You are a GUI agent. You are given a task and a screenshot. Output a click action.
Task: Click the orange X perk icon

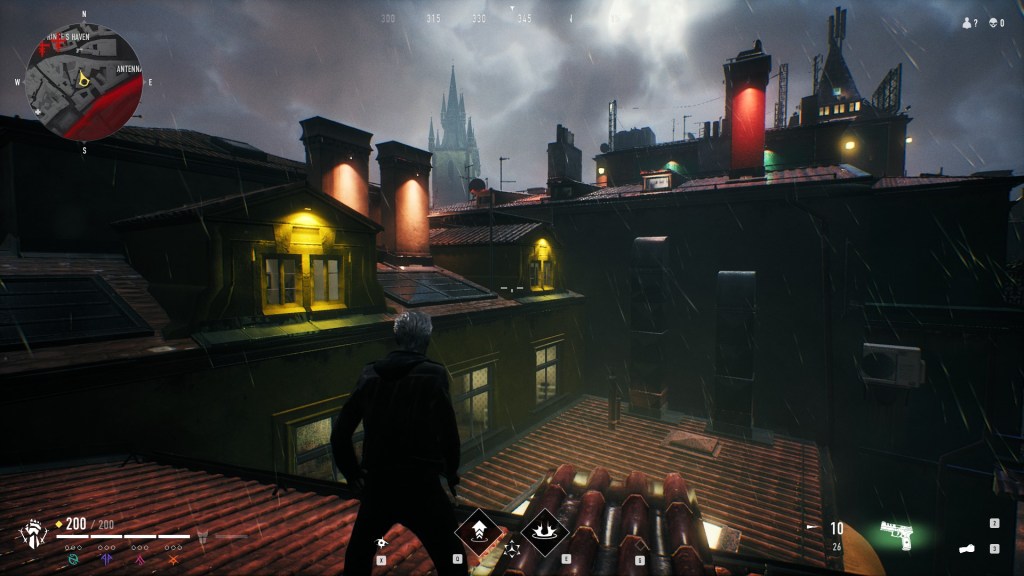(x=174, y=561)
